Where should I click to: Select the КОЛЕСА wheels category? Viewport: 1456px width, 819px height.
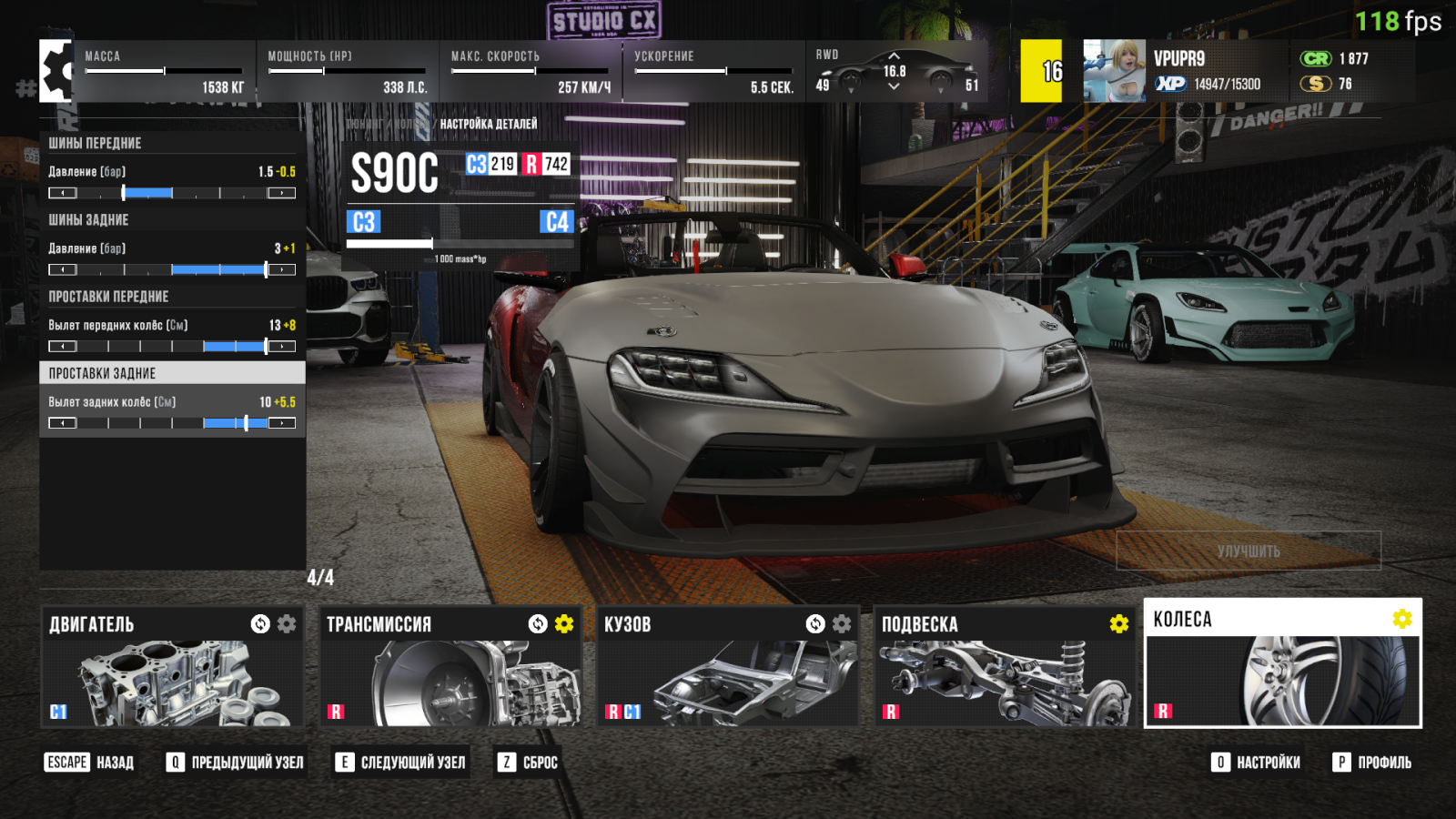(x=1282, y=663)
